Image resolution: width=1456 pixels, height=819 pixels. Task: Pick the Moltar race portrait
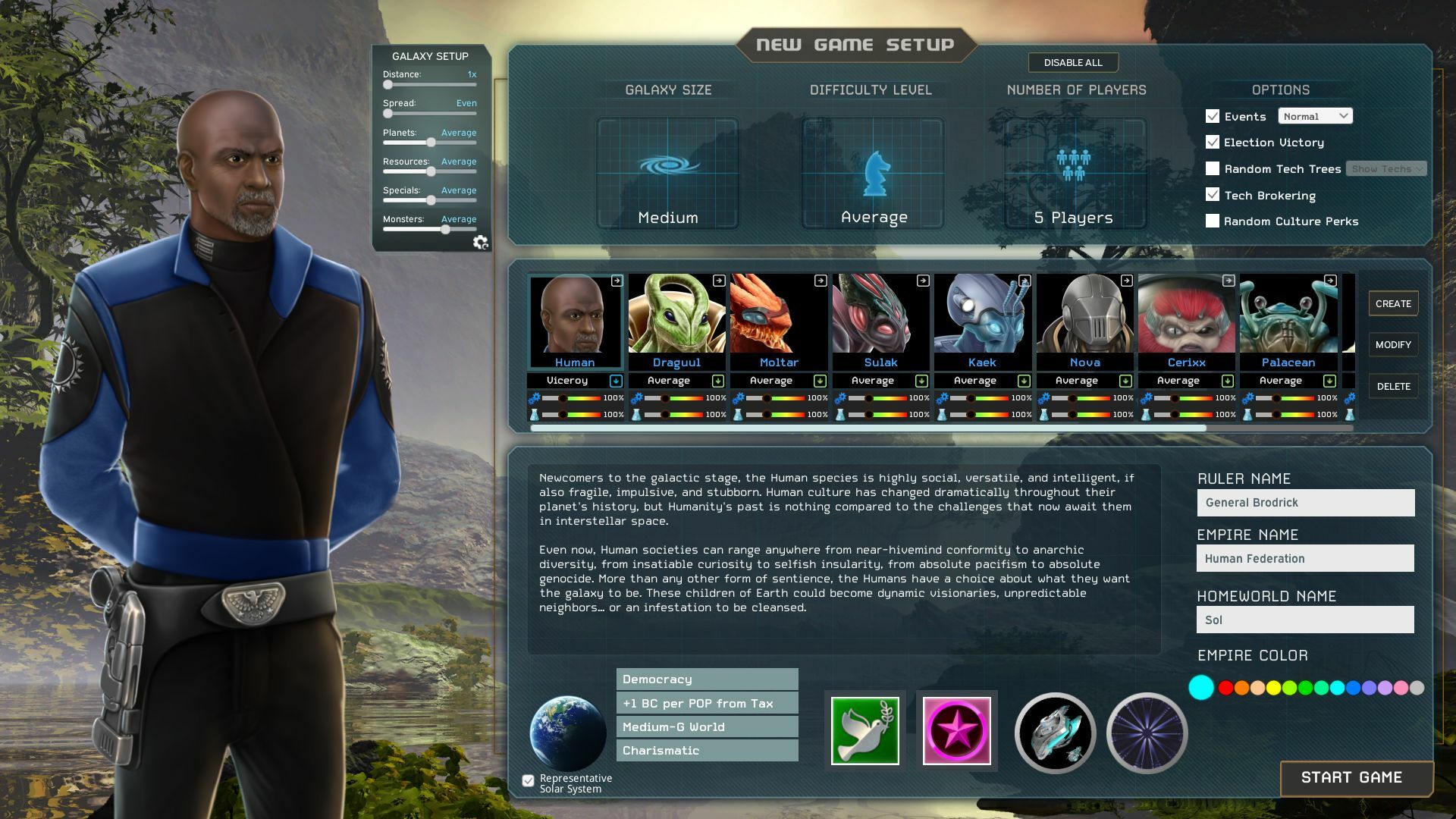point(778,315)
